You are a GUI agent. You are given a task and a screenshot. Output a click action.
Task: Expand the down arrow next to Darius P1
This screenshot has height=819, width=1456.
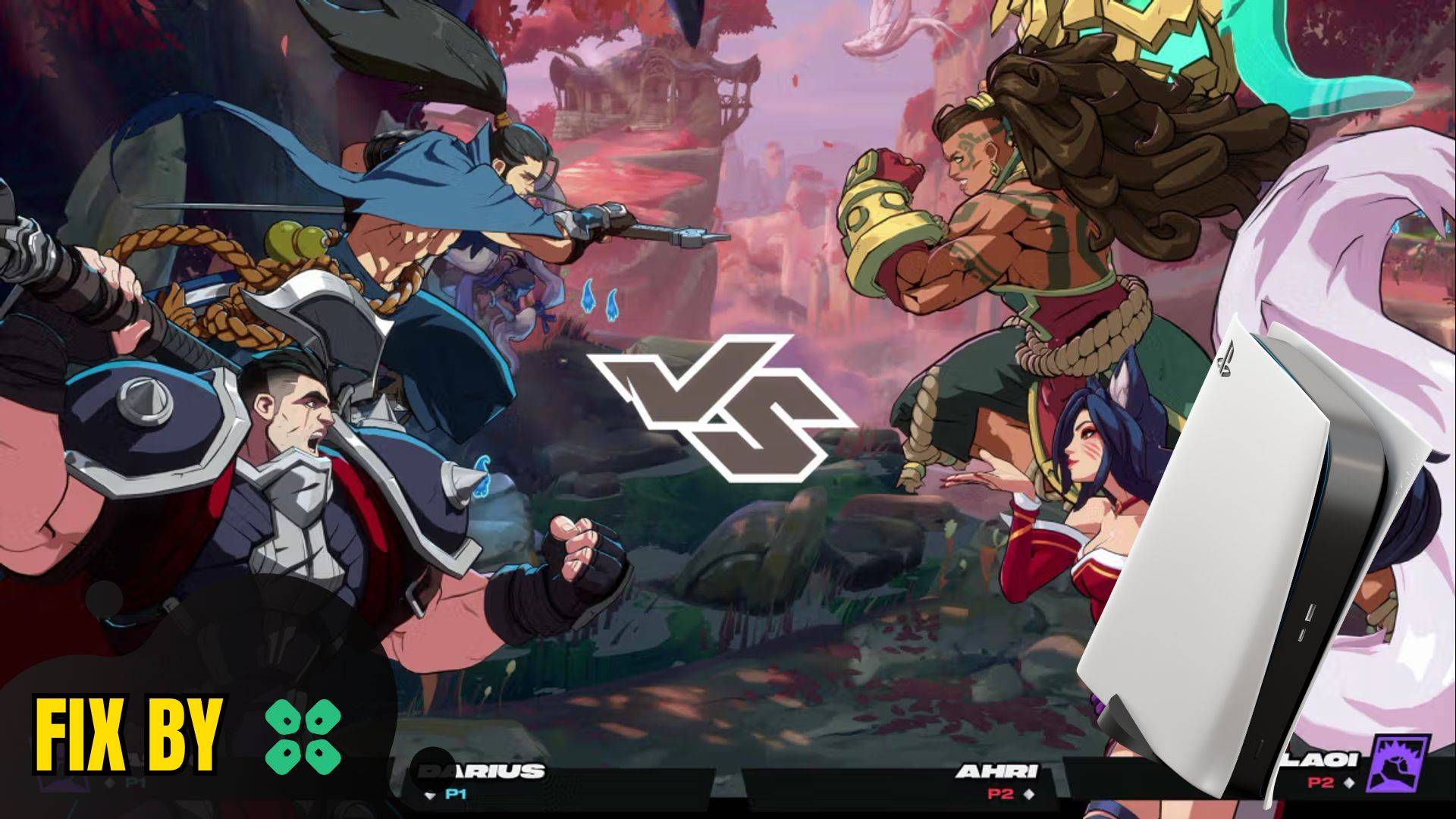(430, 794)
